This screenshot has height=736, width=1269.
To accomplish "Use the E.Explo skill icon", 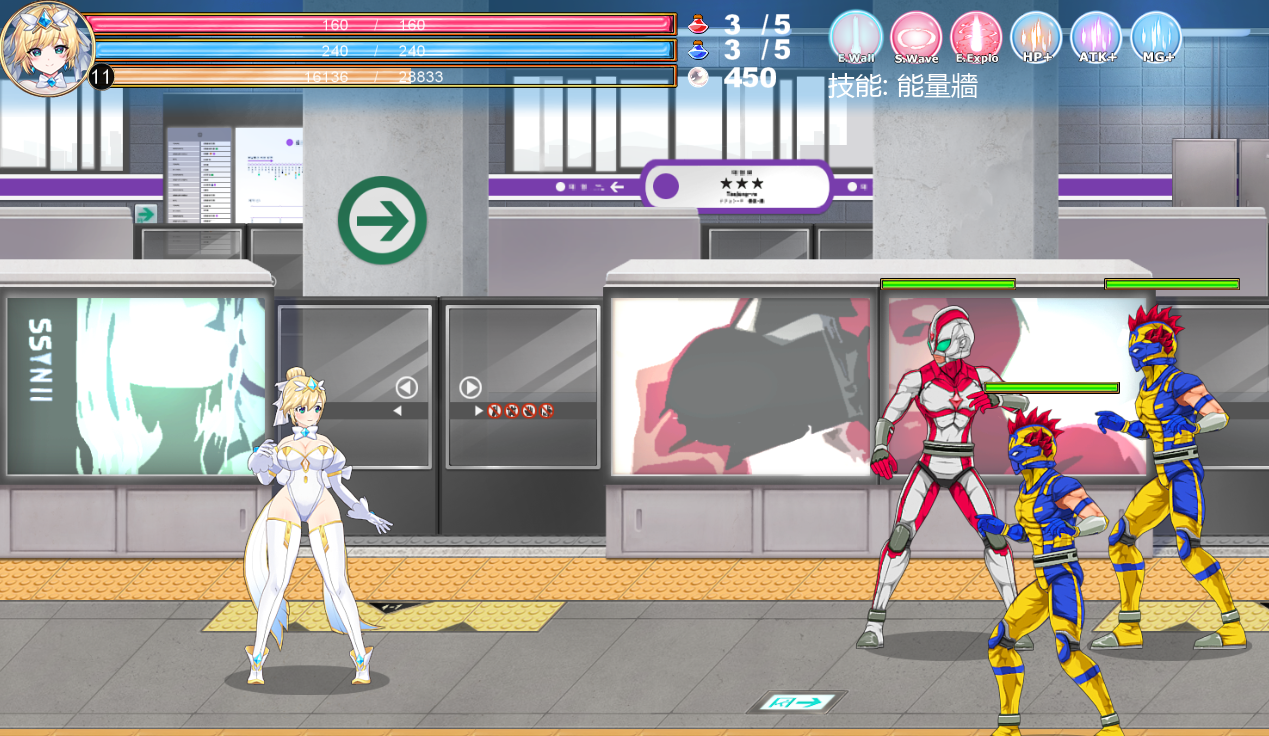I will [976, 37].
